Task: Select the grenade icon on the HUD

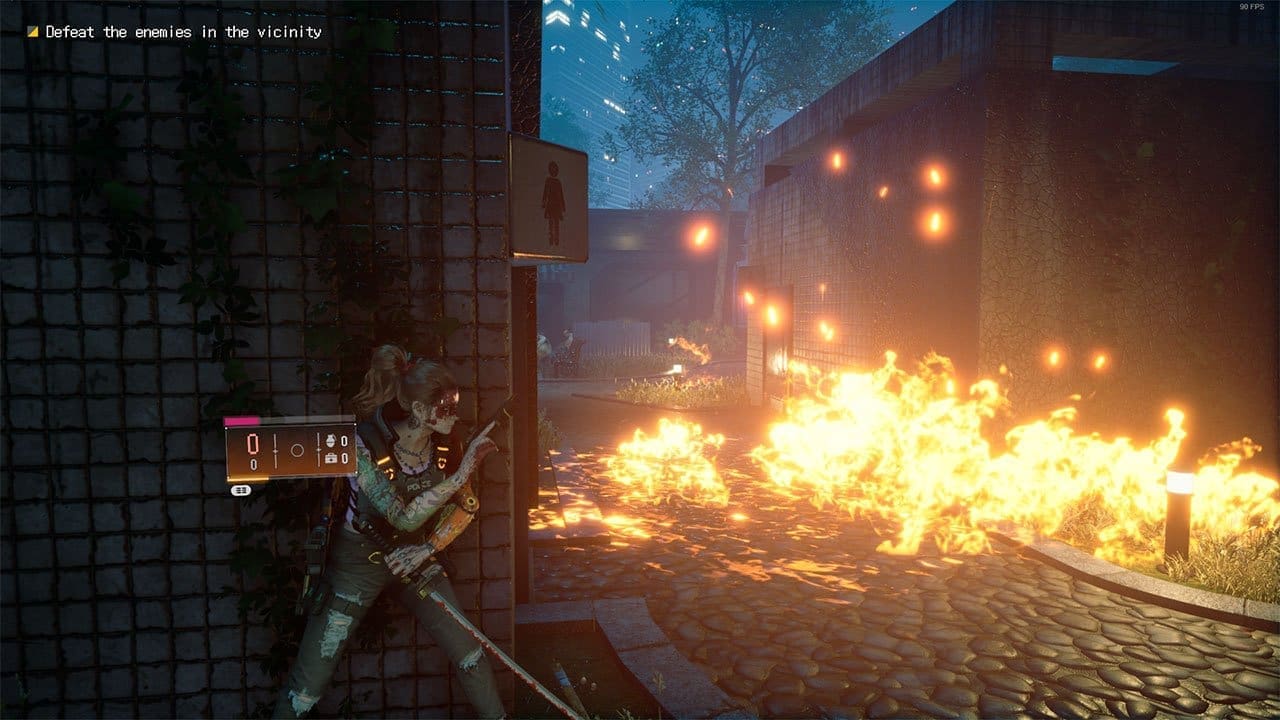Action: pos(331,441)
